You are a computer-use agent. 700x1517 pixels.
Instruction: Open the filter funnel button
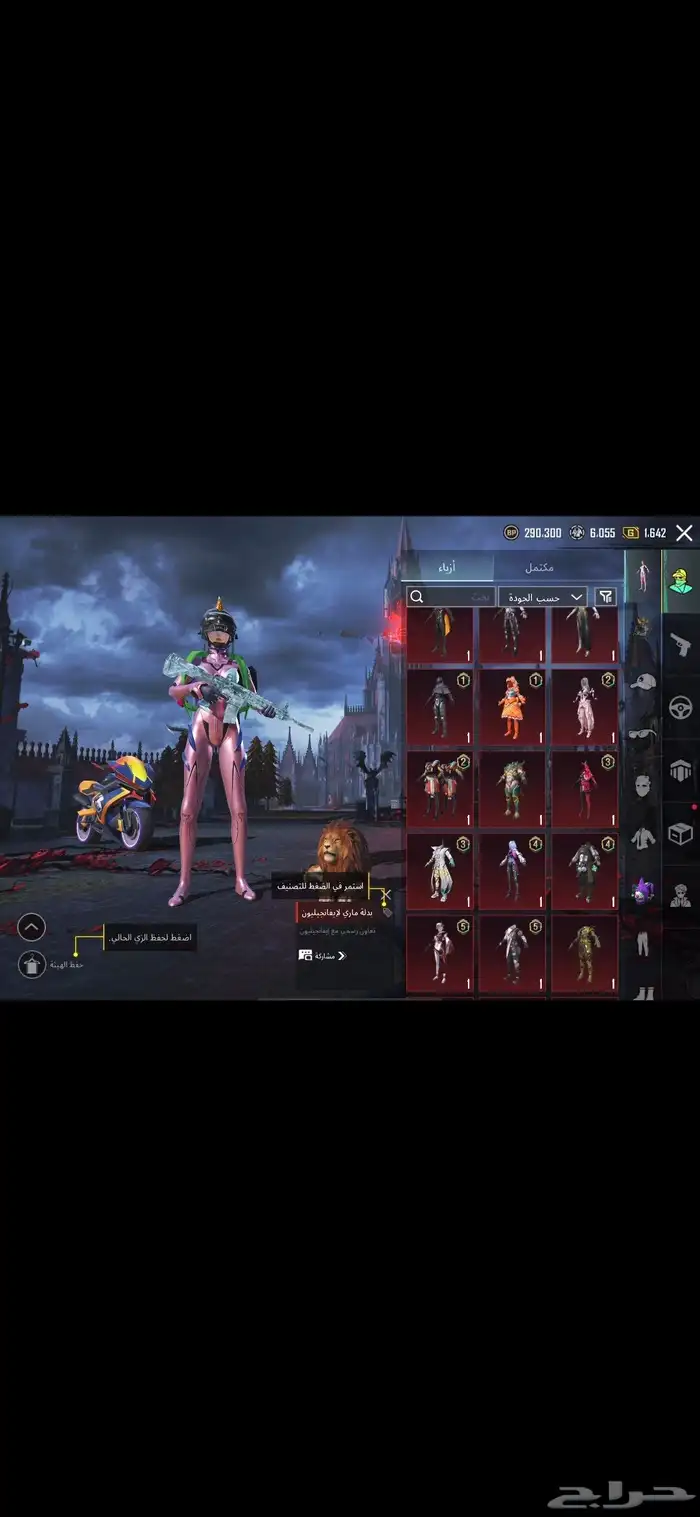click(x=606, y=597)
